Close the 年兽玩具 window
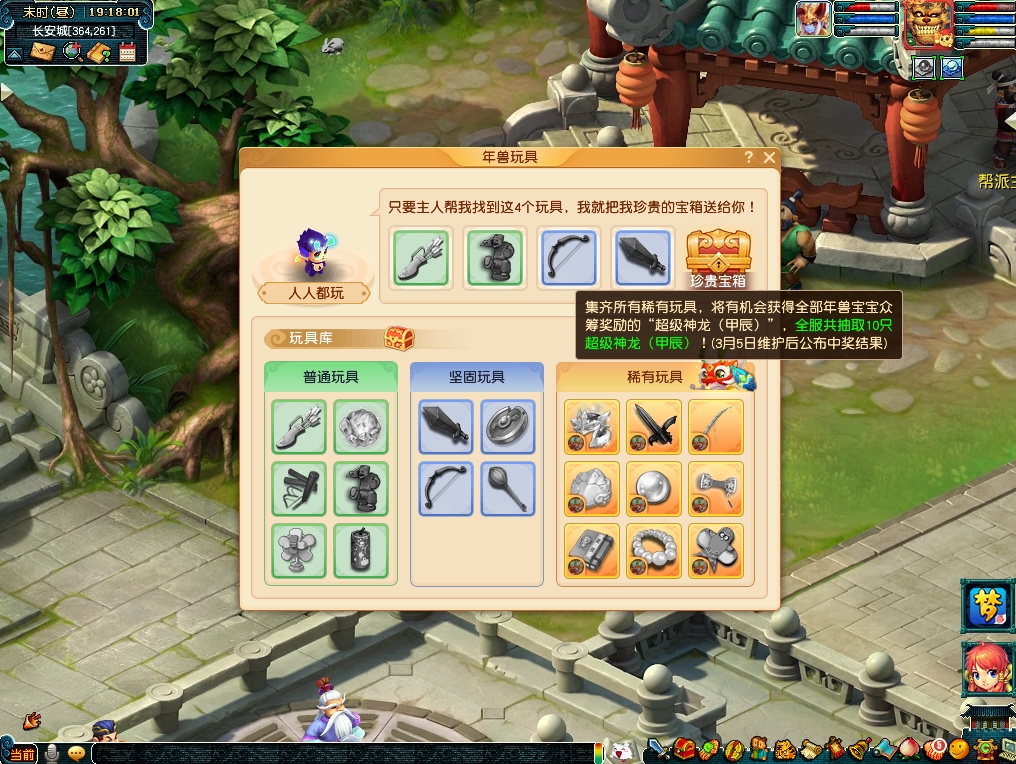 point(769,158)
